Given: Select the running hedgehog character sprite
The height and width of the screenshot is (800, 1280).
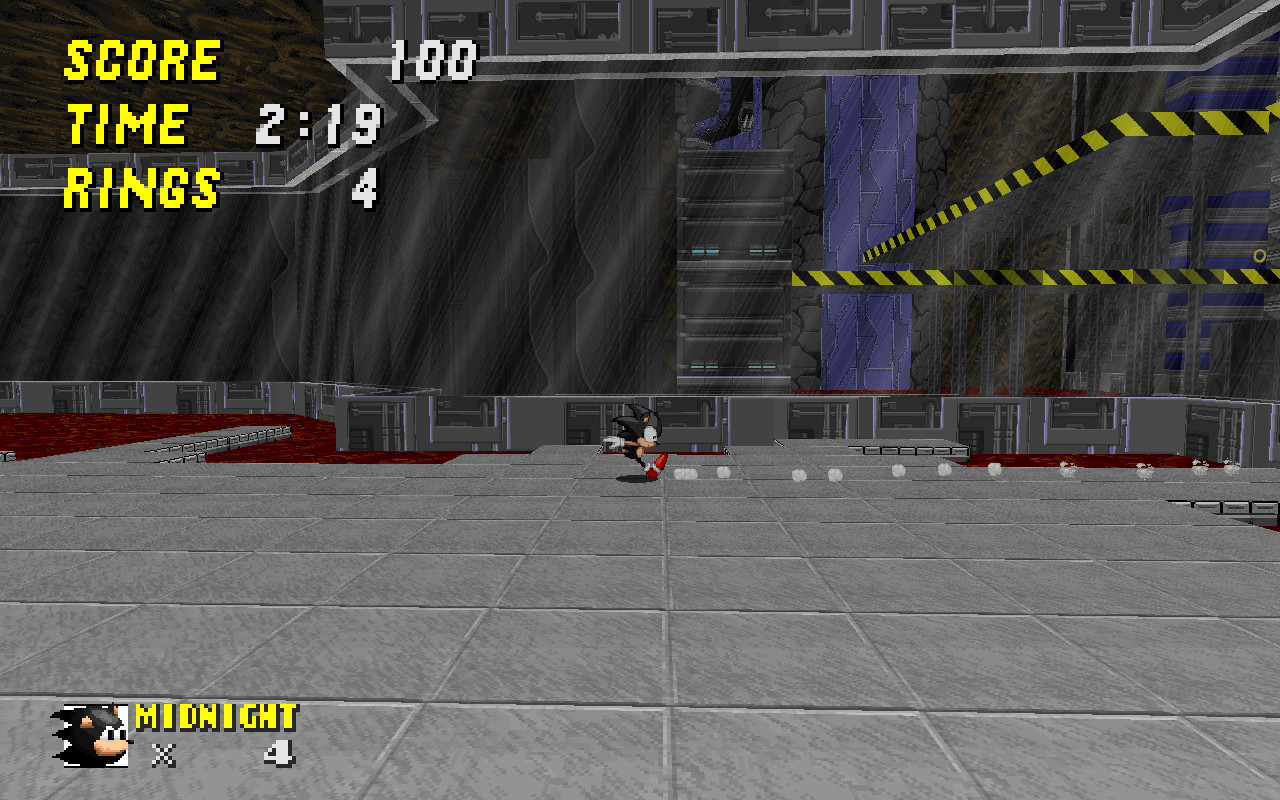Looking at the screenshot, I should click(640, 440).
